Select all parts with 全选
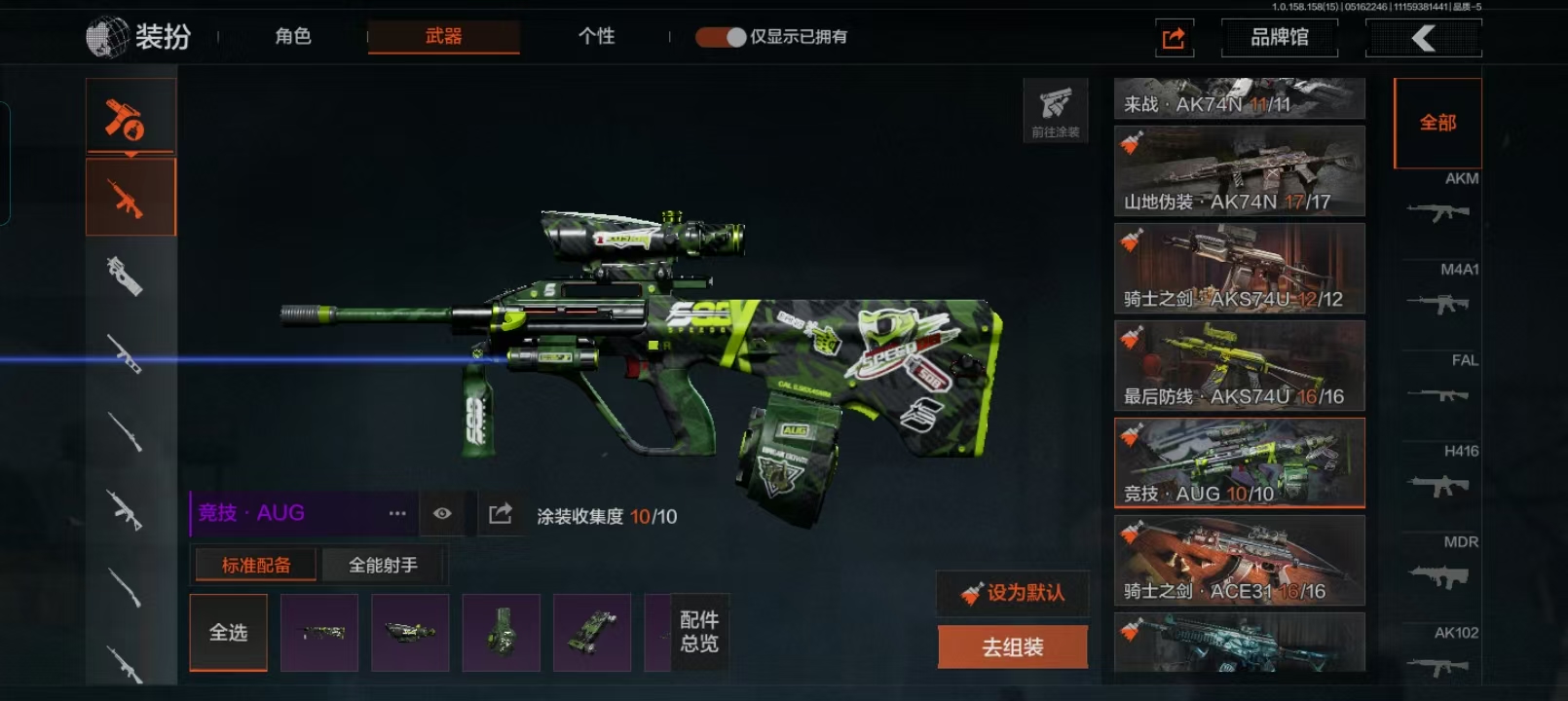 (228, 633)
